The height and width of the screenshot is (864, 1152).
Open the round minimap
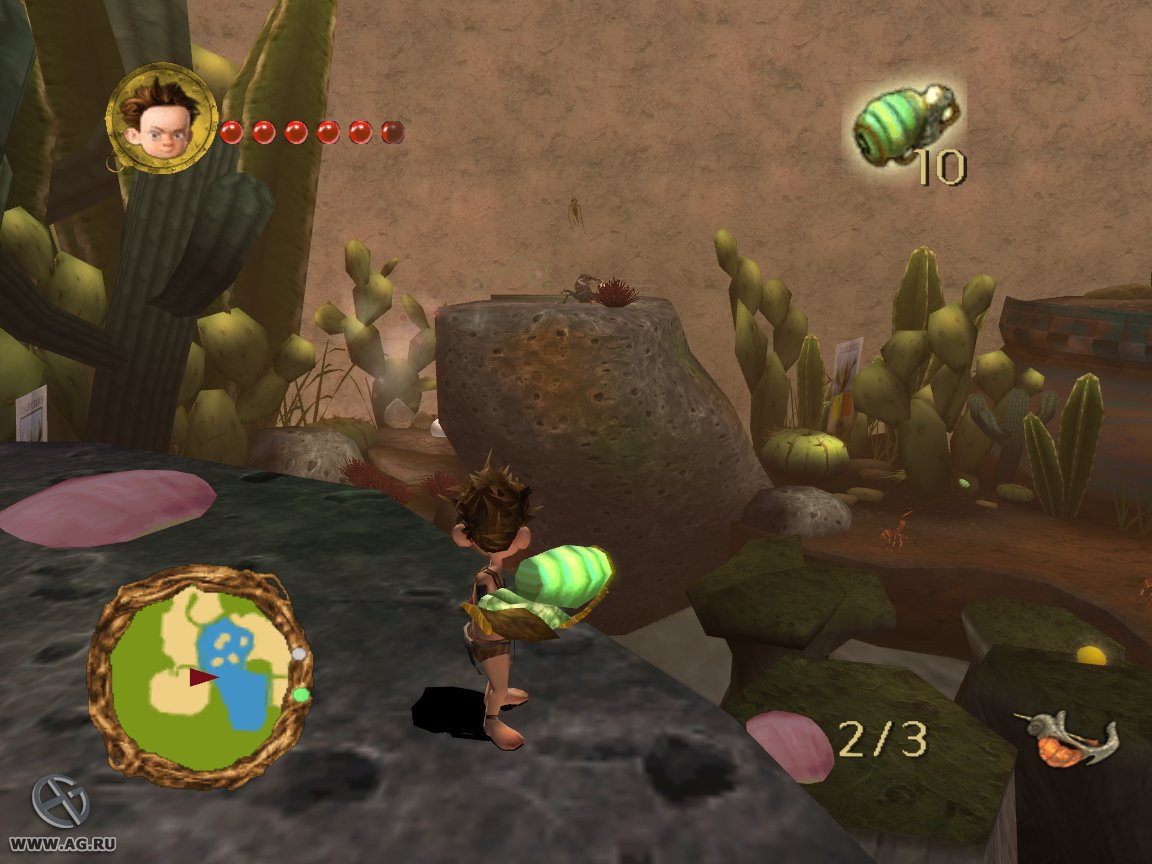pyautogui.click(x=200, y=678)
